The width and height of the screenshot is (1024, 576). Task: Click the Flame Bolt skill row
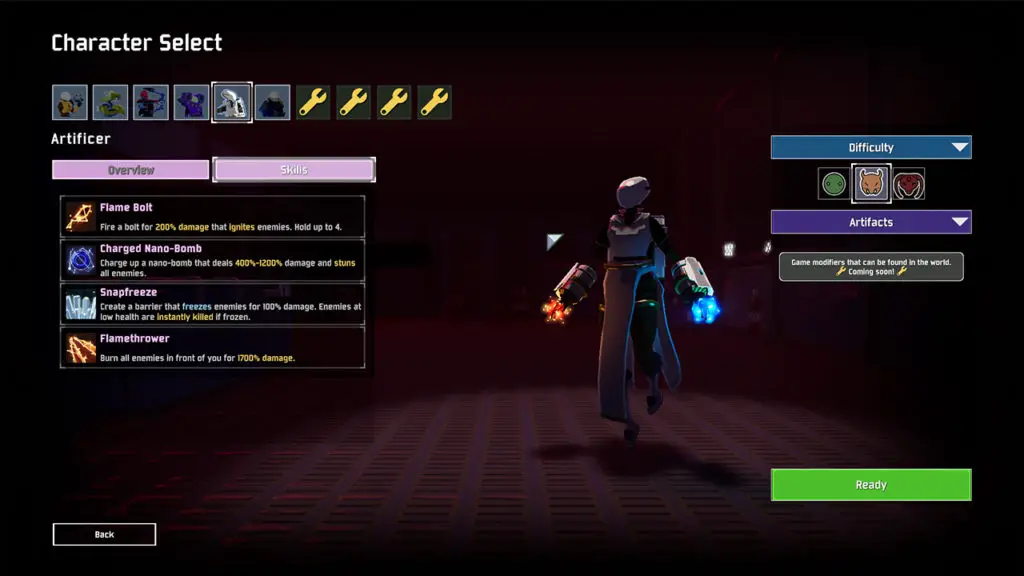[x=212, y=217]
